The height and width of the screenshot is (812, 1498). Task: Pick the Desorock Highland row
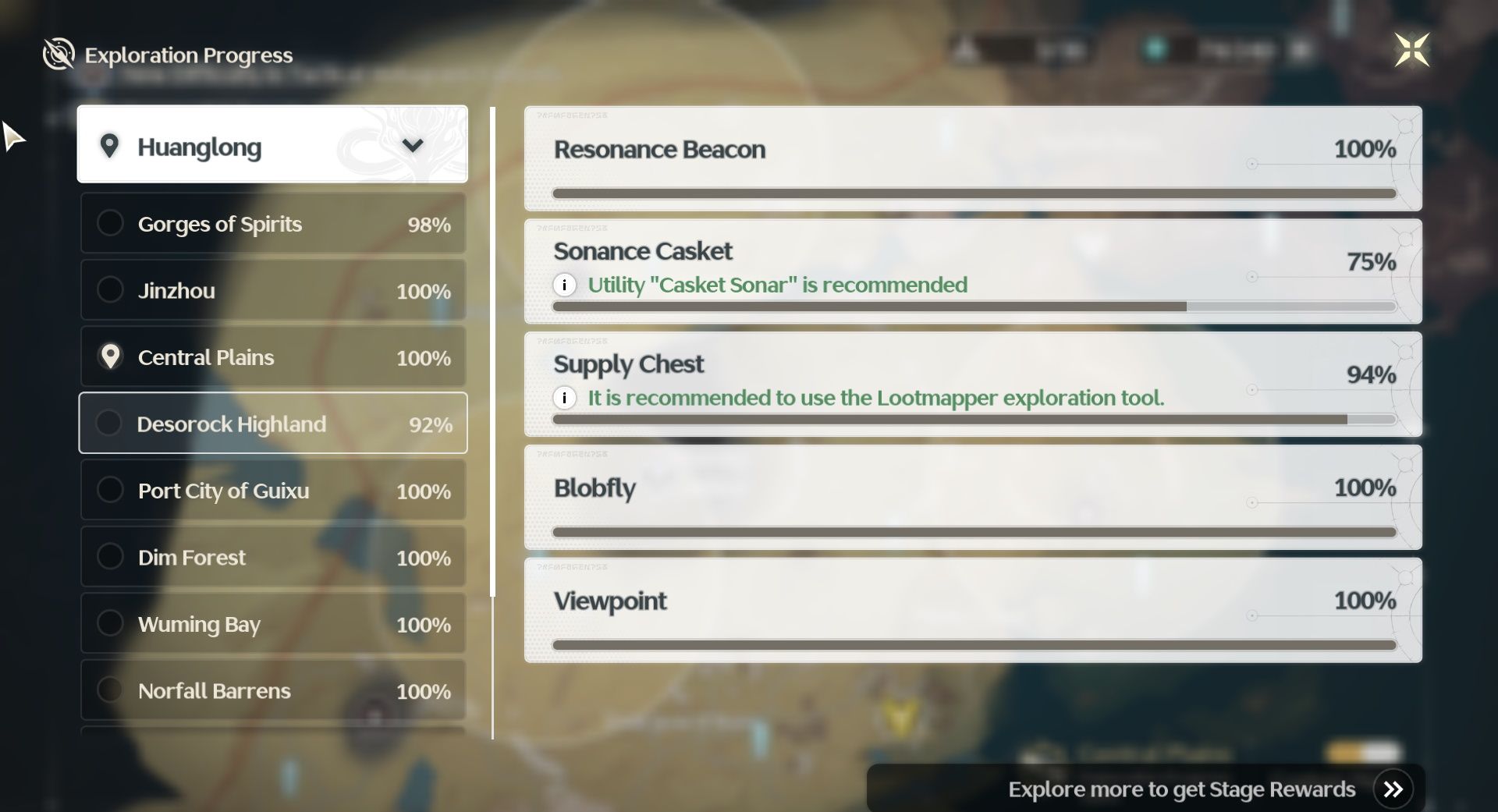click(272, 424)
